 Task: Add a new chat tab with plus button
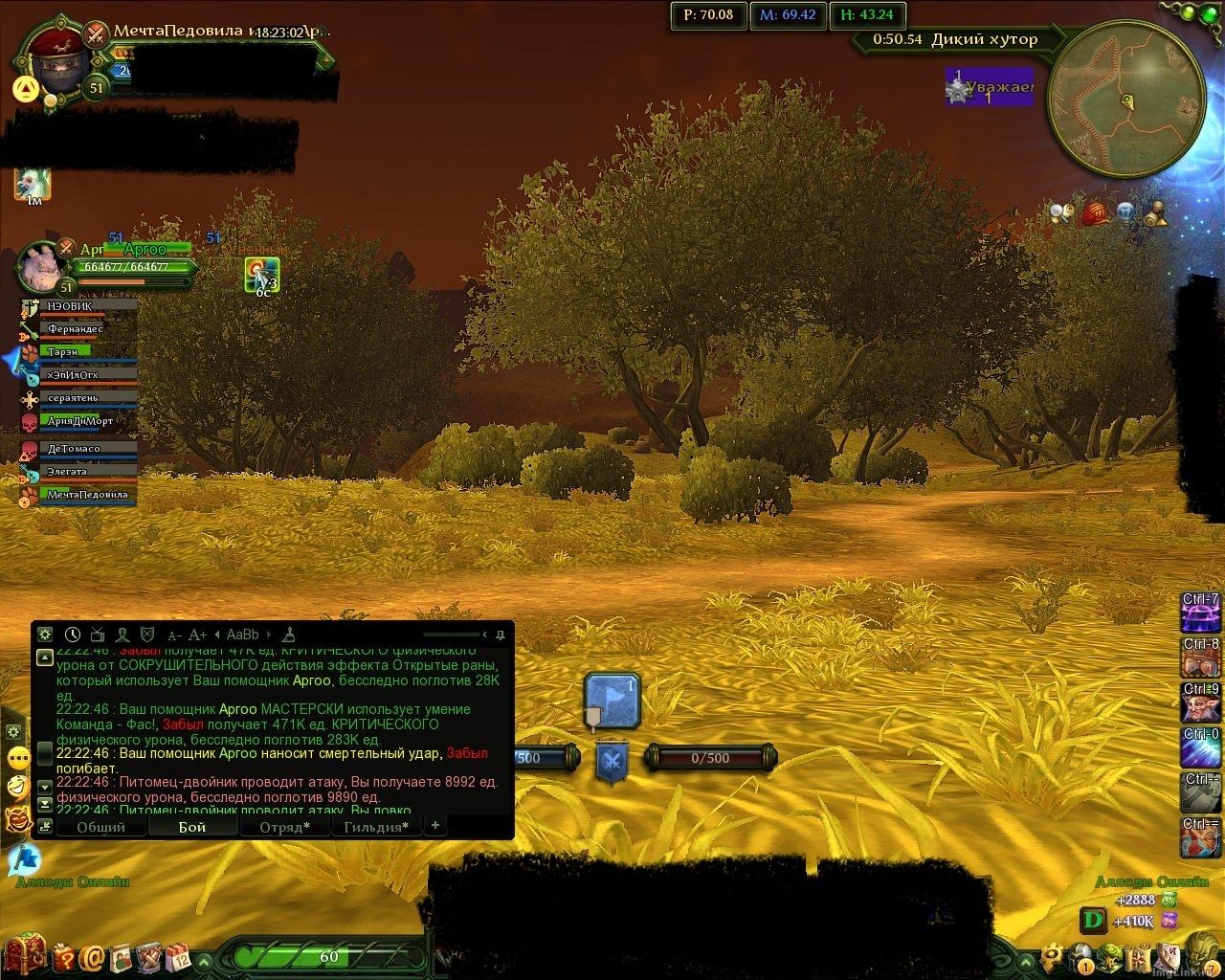click(x=435, y=825)
